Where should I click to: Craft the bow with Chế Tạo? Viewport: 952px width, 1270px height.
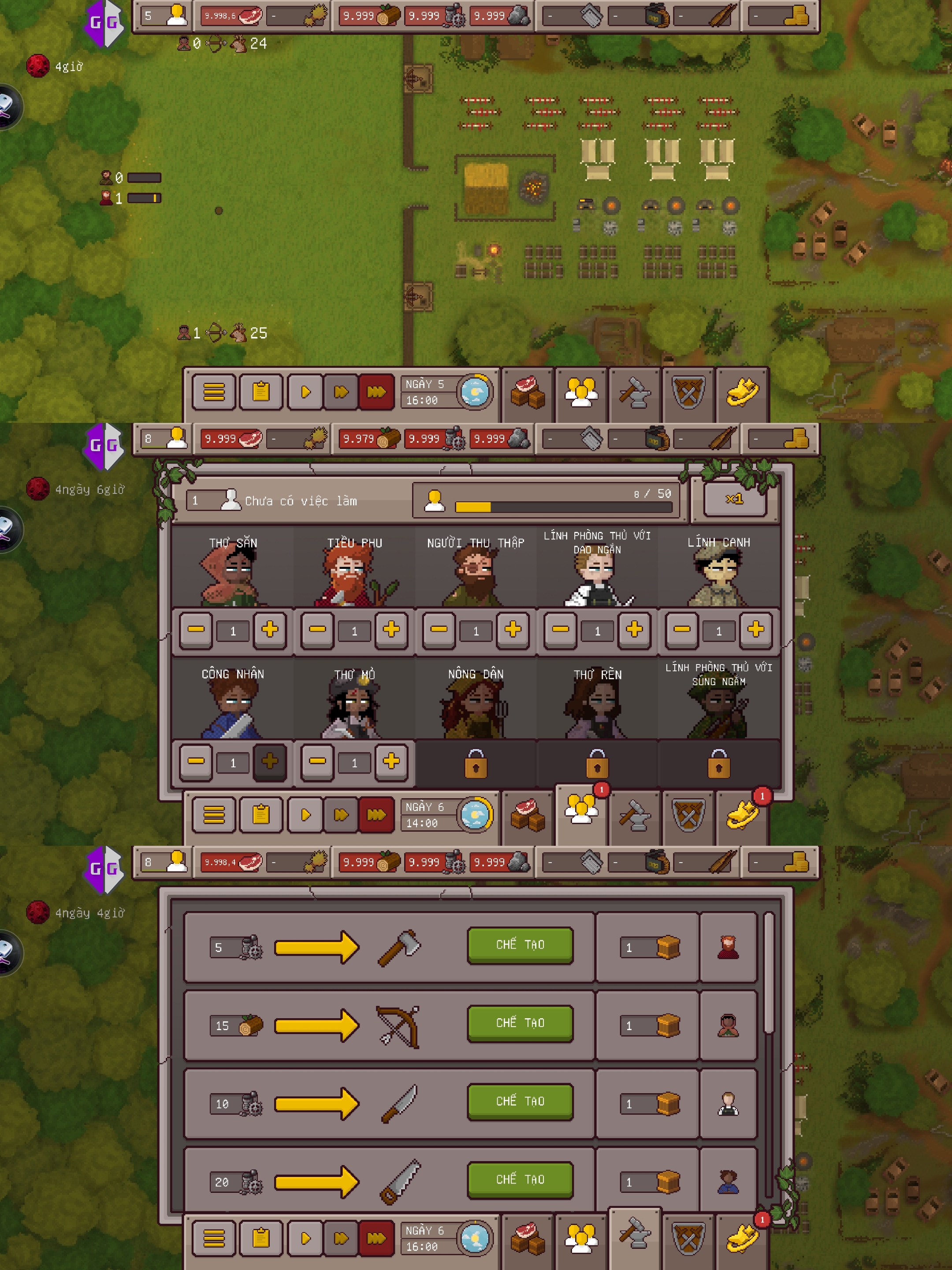pos(520,1023)
